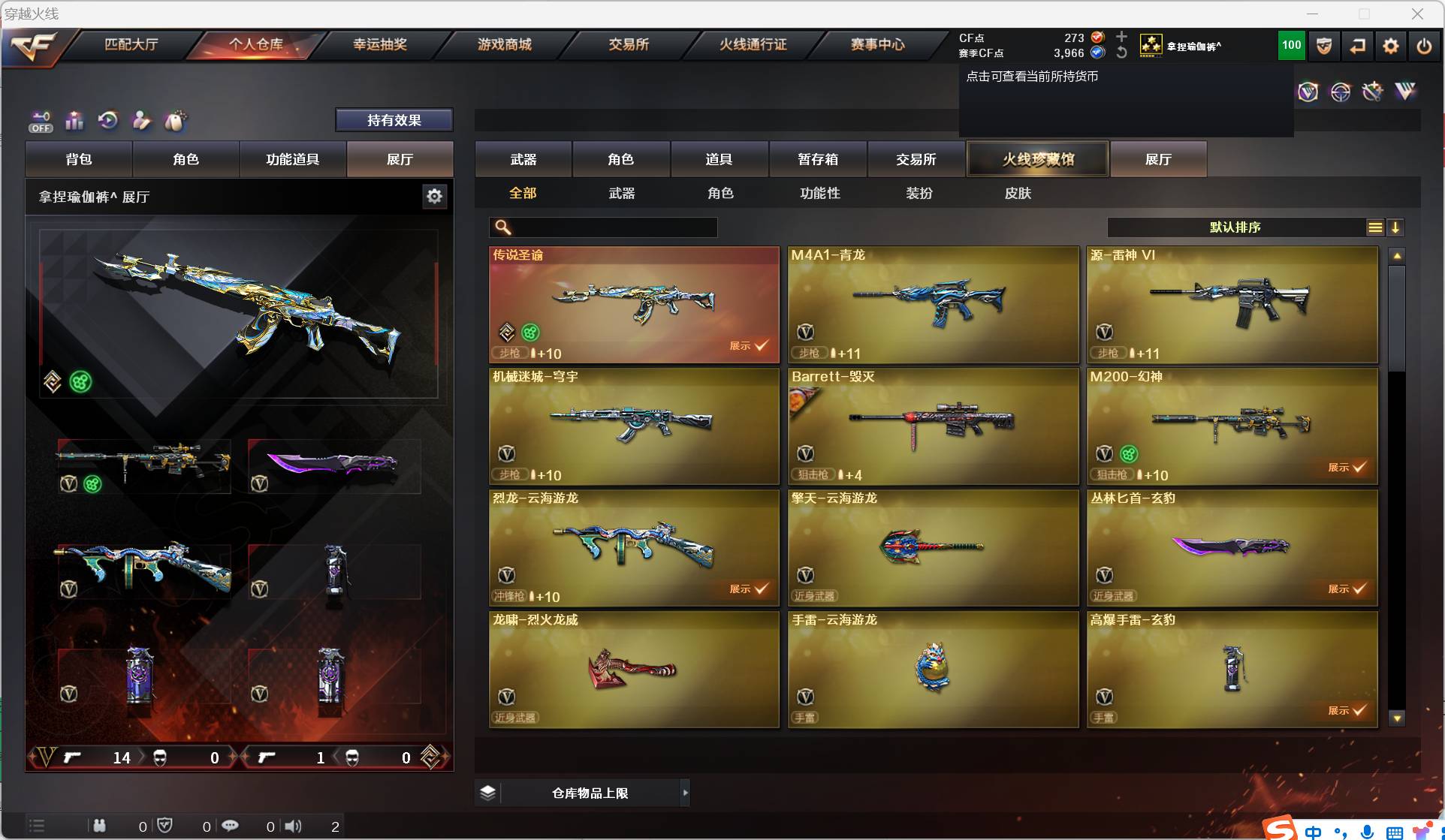Screen dimensions: 1445x840
Task: Open the 匹配大厅 matching lobby
Action: pyautogui.click(x=131, y=44)
